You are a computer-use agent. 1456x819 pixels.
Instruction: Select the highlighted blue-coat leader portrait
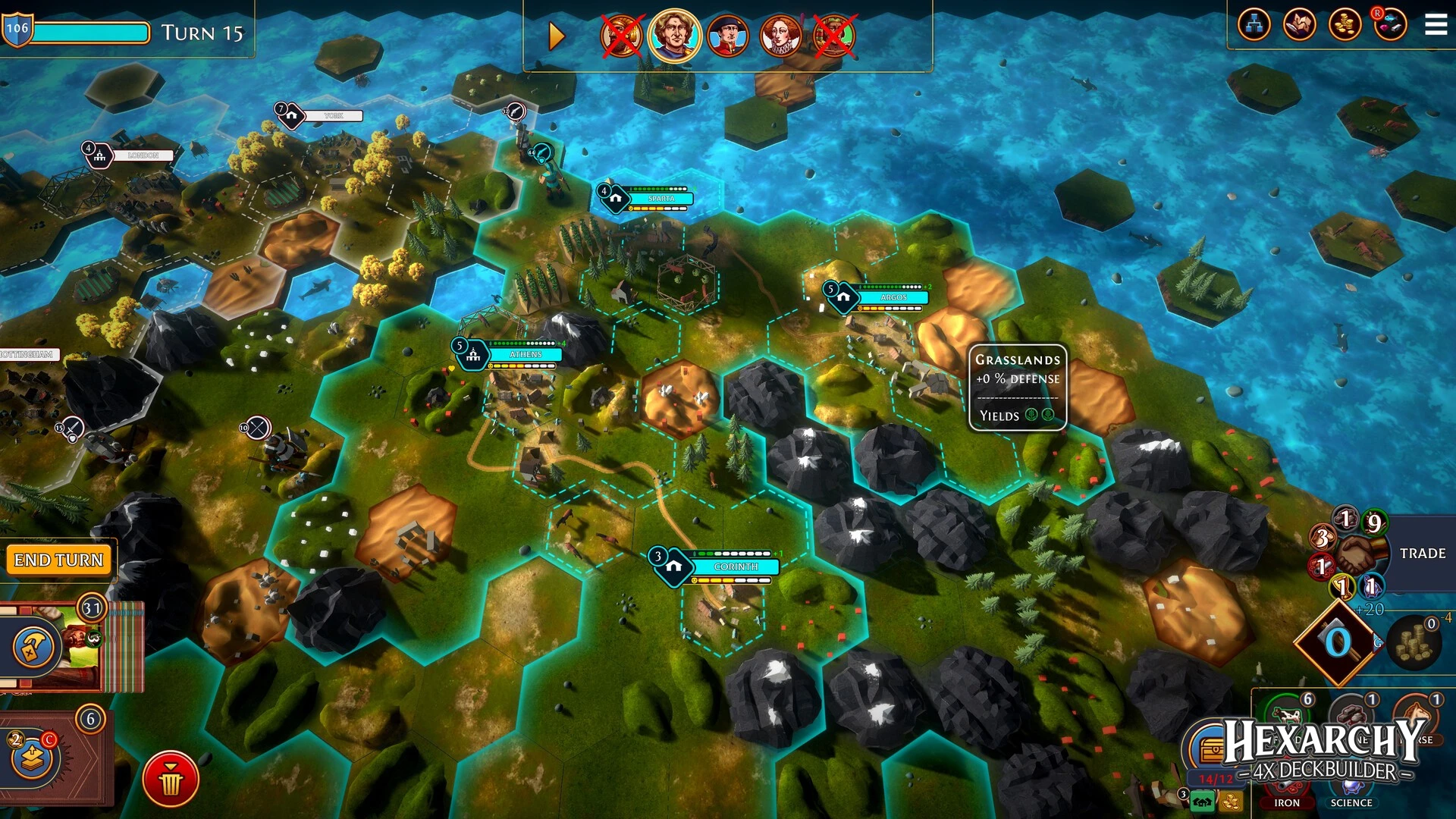(673, 35)
